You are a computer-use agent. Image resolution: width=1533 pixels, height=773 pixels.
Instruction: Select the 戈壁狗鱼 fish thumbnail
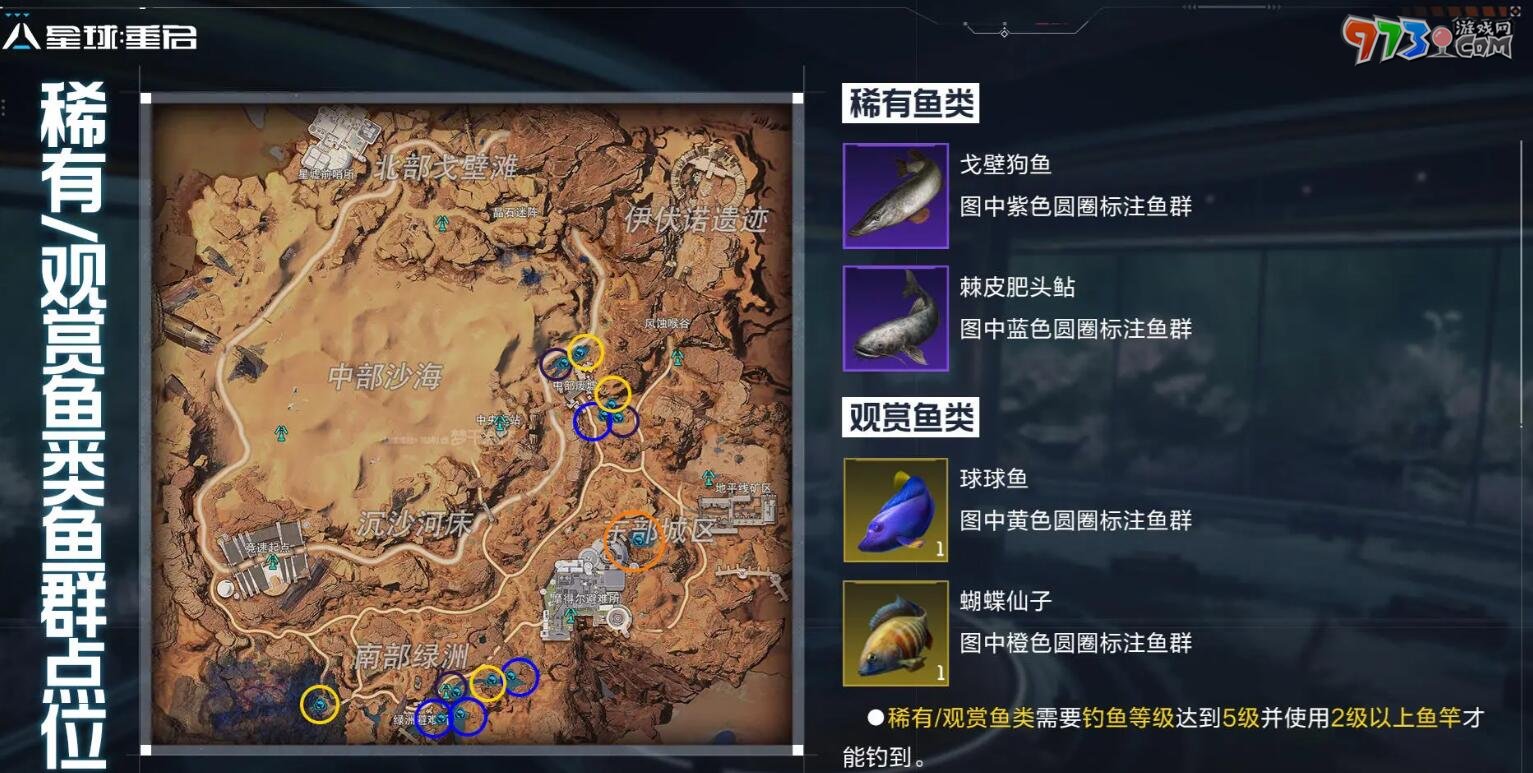pos(894,196)
